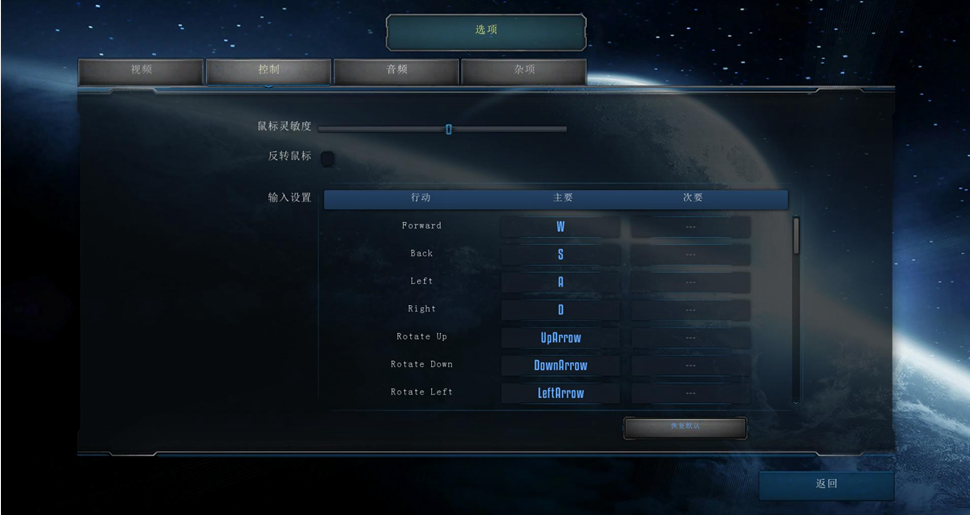The image size is (970, 515).
Task: Show the 杂项 (Misc) tab
Action: (523, 71)
